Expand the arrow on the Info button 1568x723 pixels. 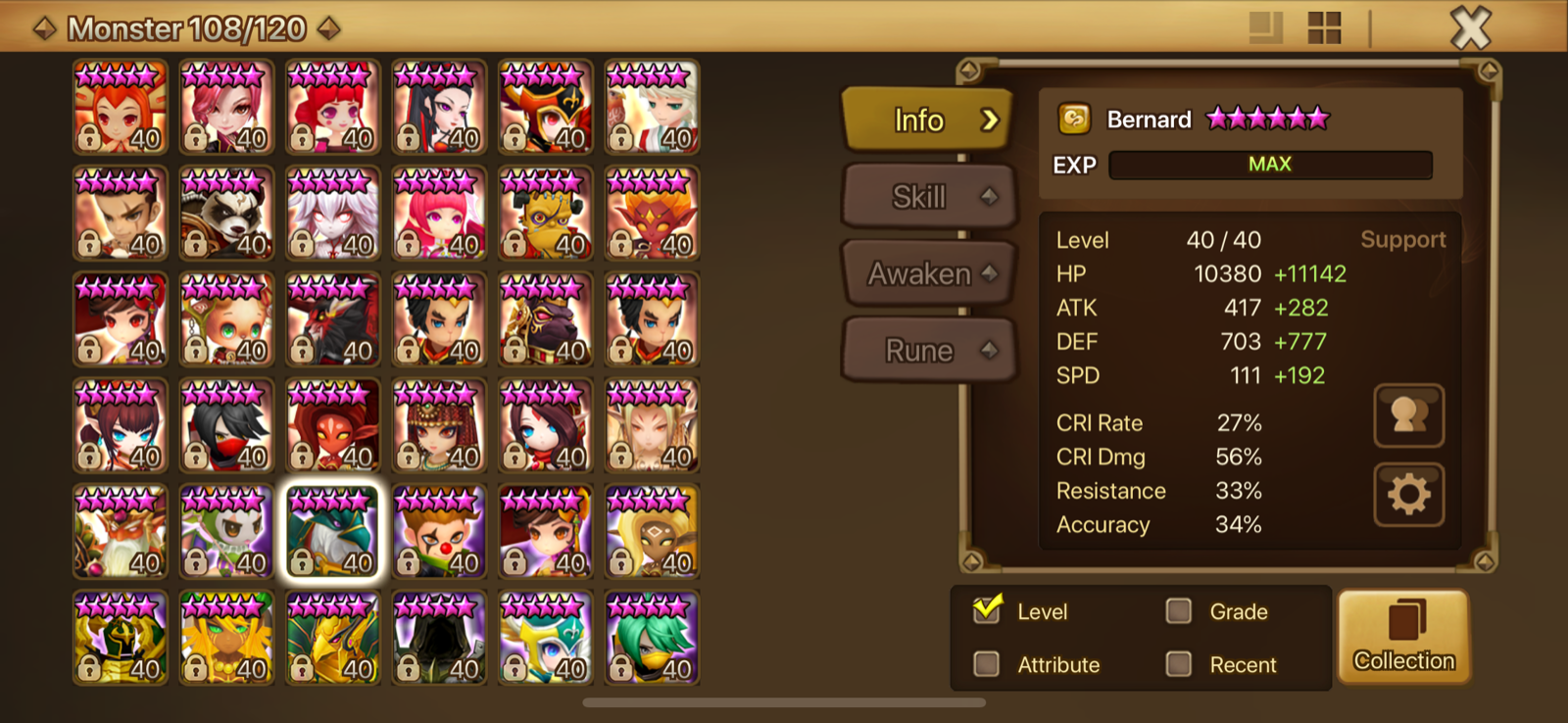pyautogui.click(x=993, y=120)
